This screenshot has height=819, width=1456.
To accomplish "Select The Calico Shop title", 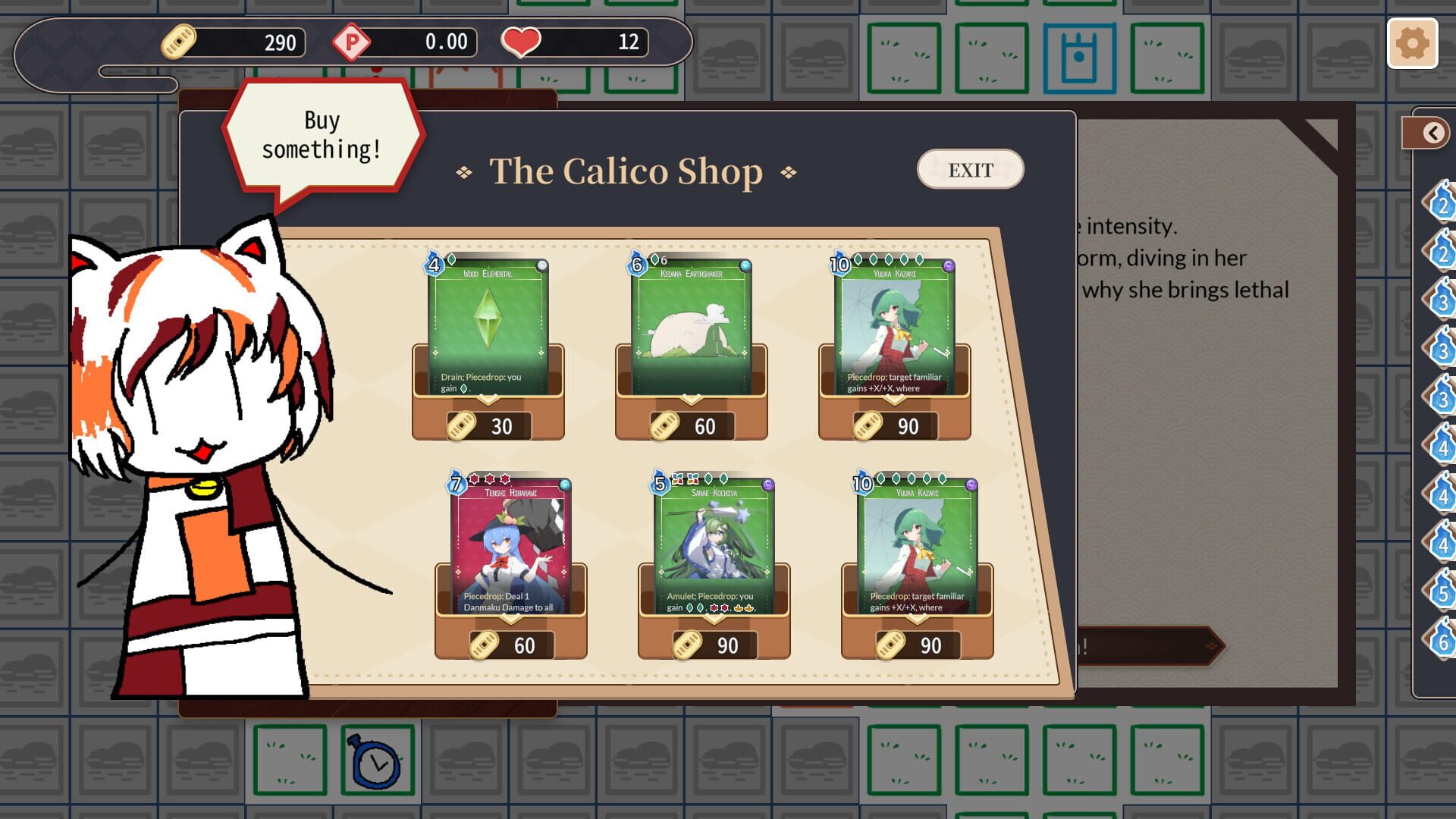I will (625, 171).
